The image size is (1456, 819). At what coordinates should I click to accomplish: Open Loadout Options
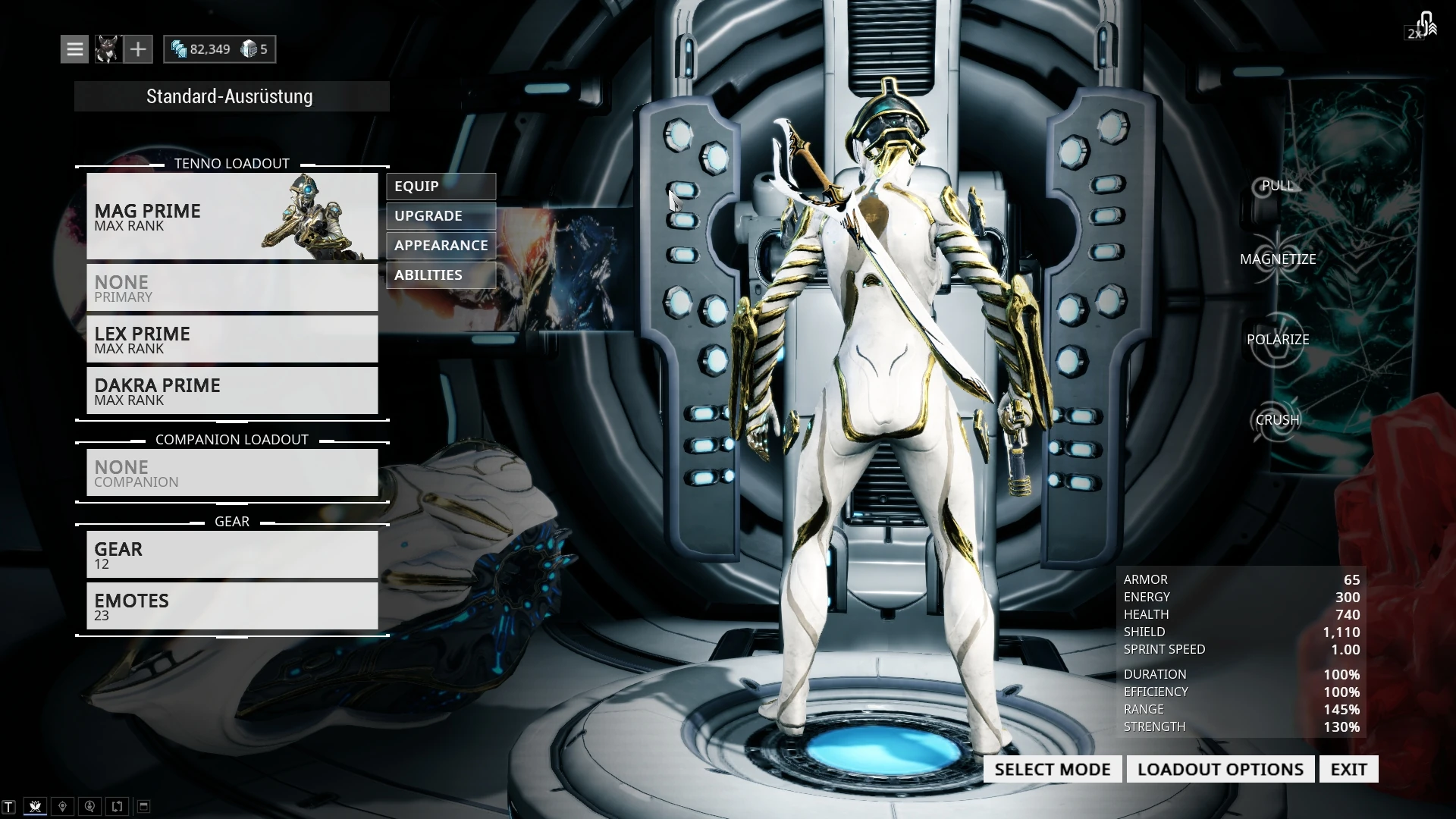(x=1220, y=769)
